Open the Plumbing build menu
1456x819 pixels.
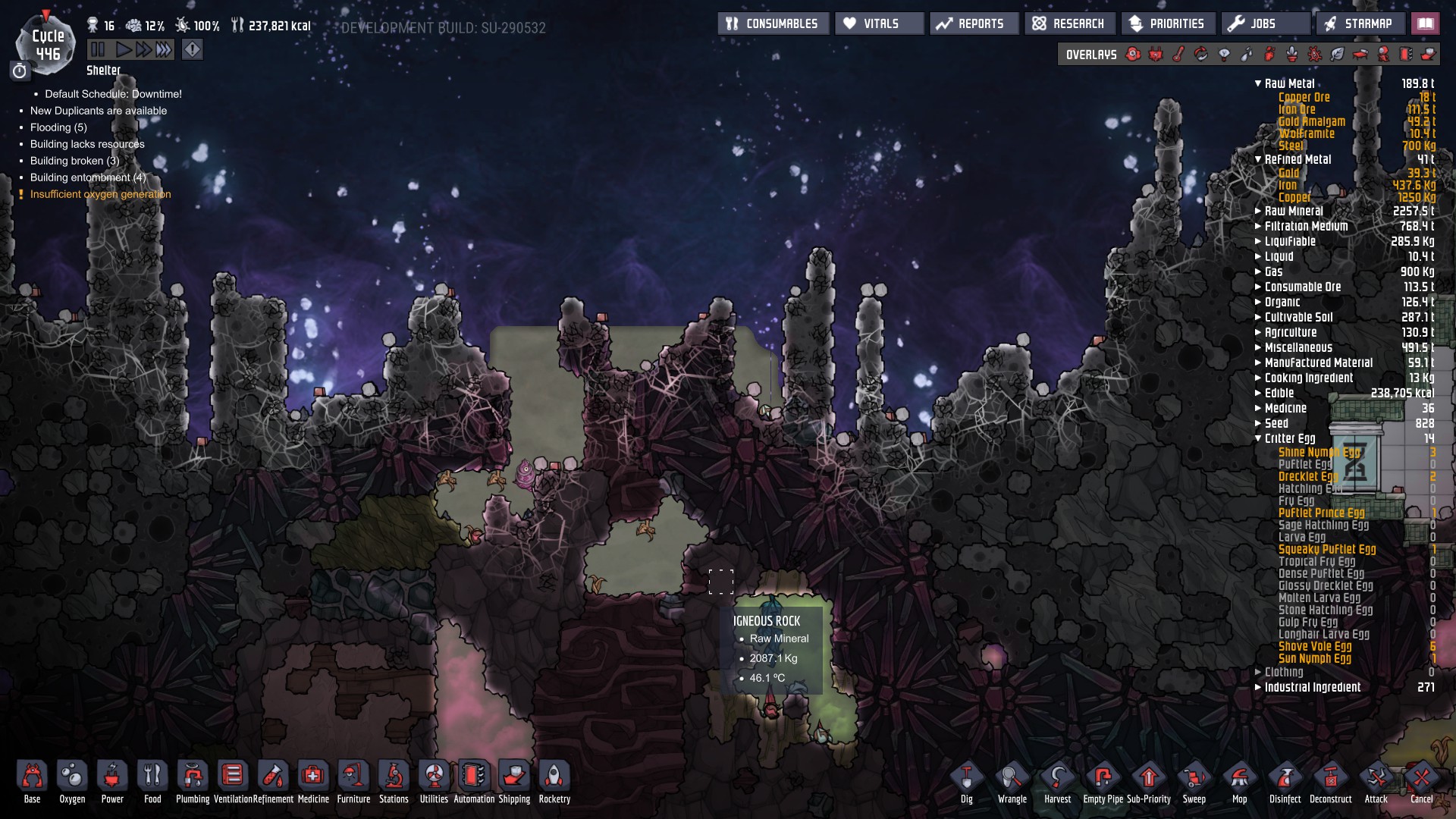point(193,780)
